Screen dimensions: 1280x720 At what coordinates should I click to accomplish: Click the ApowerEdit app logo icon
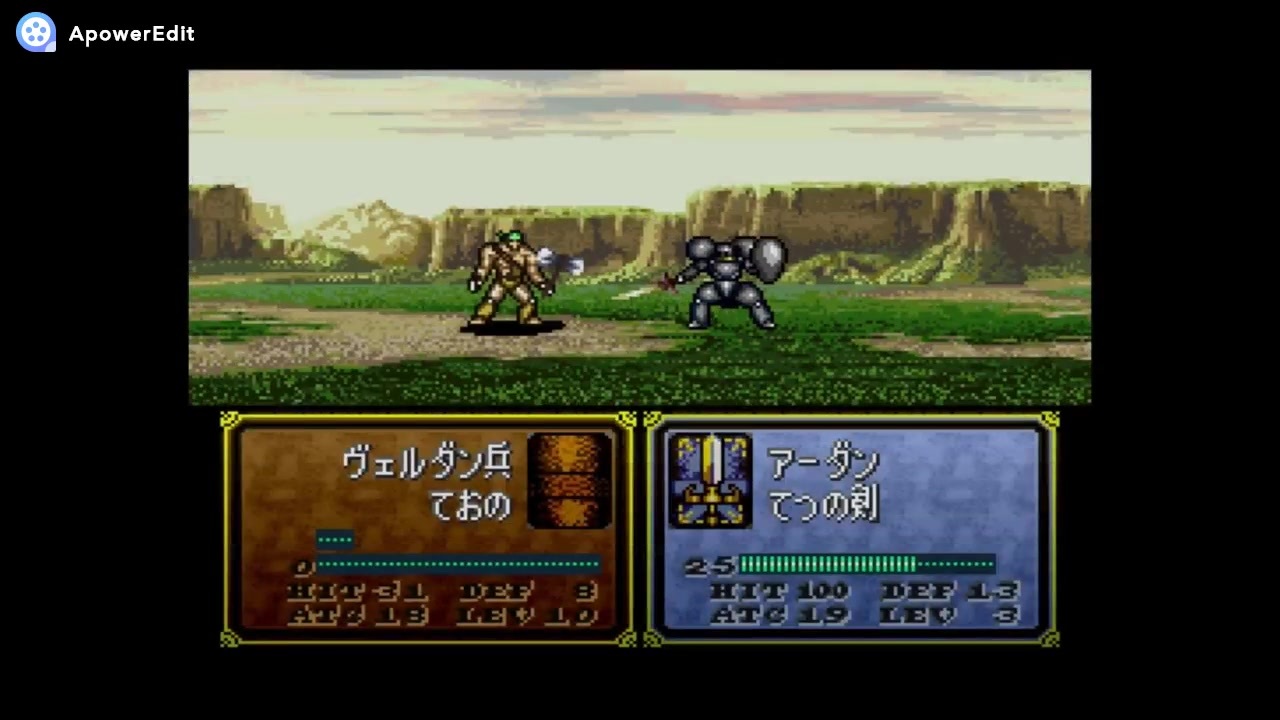[x=35, y=32]
